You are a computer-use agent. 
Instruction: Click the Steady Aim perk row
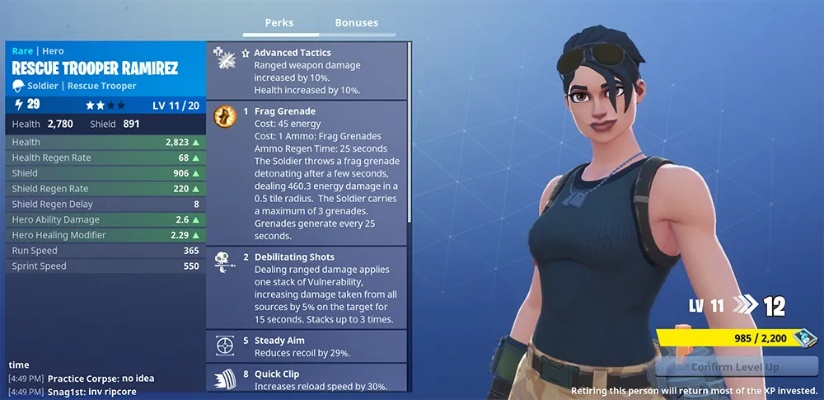click(x=307, y=346)
